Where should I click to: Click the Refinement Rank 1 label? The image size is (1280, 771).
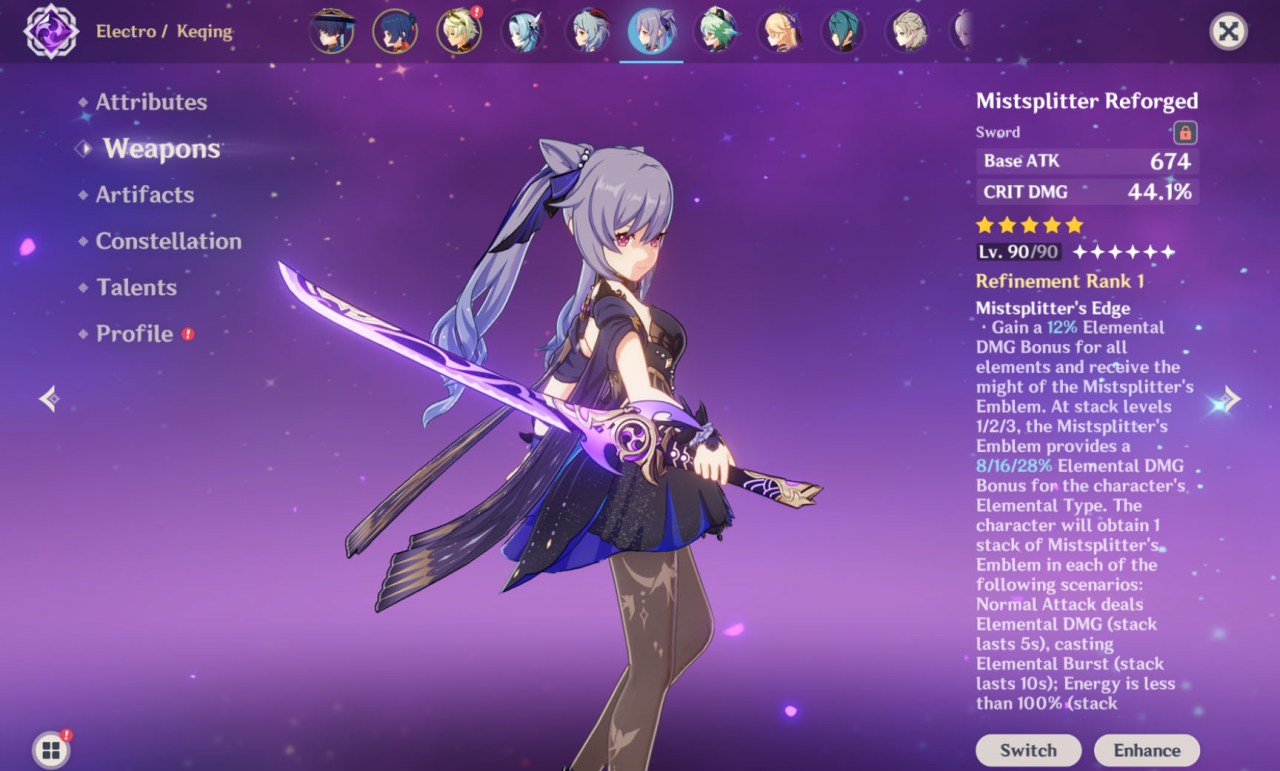click(x=1060, y=281)
